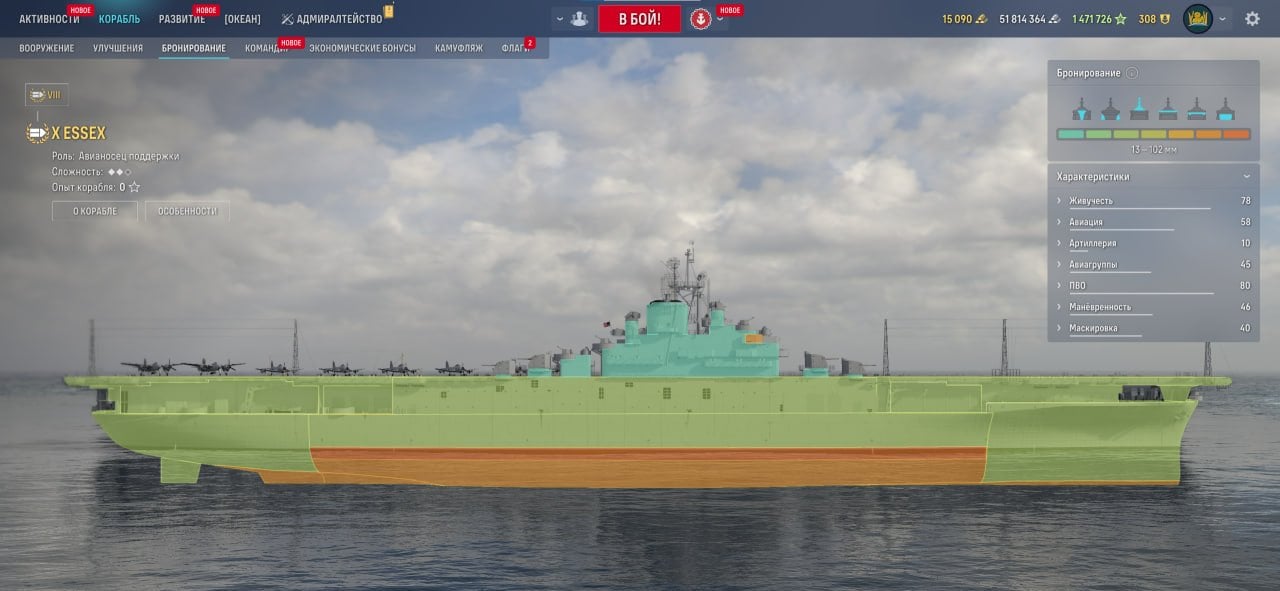This screenshot has width=1280, height=591.
Task: Start the battle with В БОЙ! button
Action: [639, 19]
